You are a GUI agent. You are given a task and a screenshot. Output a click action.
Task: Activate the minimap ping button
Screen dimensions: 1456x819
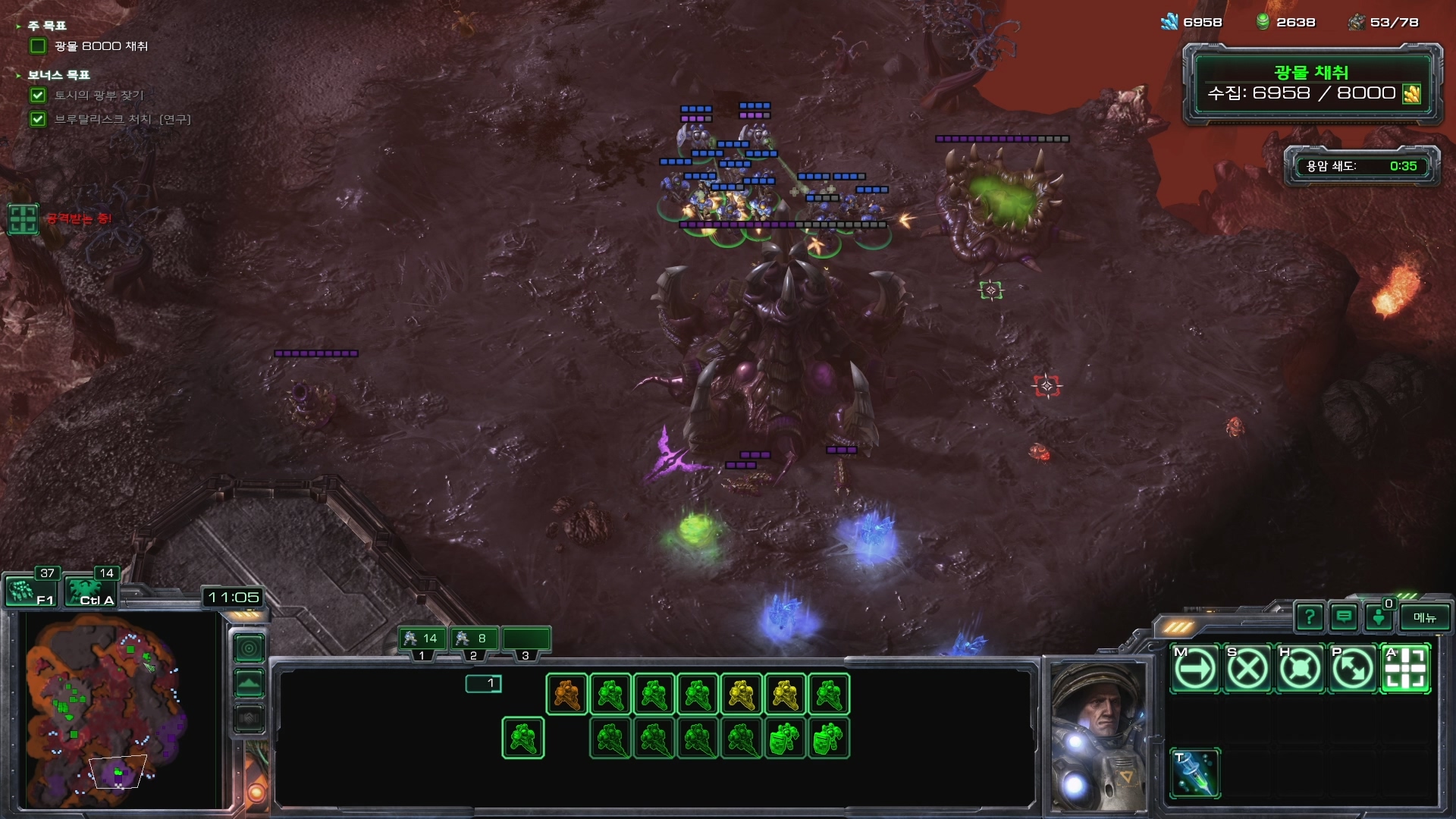coord(249,648)
